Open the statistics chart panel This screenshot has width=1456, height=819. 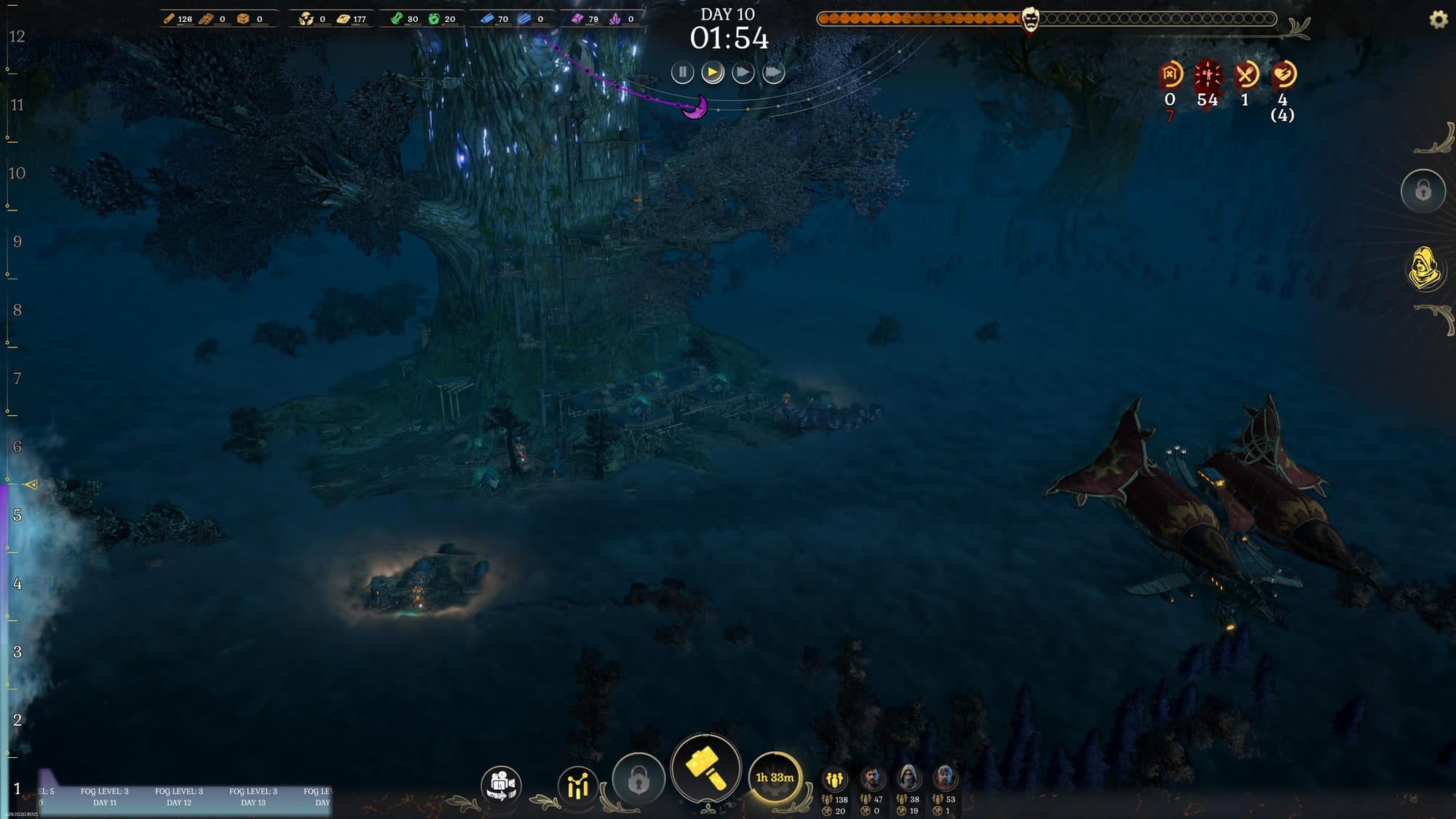pos(577,786)
